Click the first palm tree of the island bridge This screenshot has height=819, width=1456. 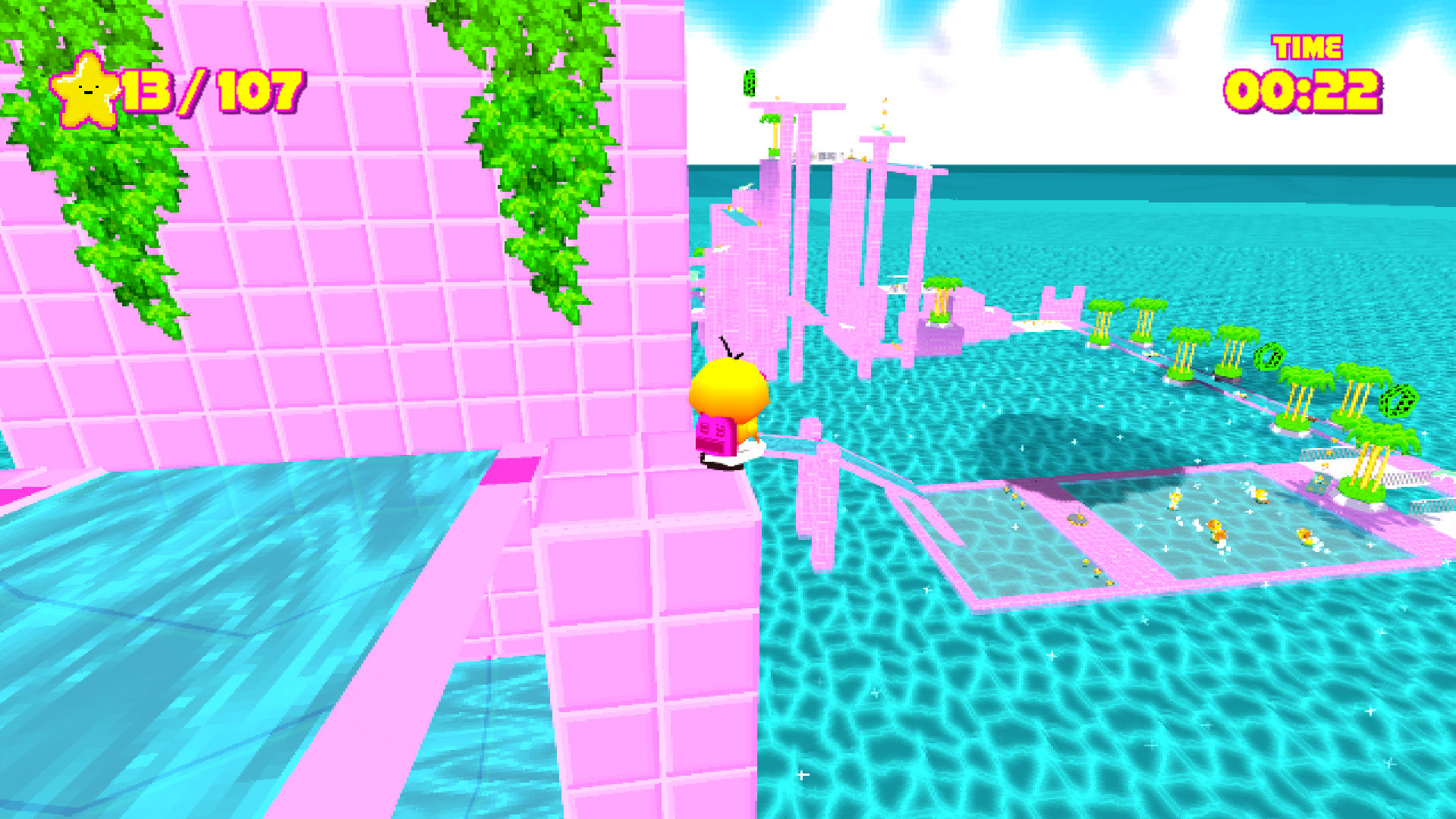[x=1104, y=322]
